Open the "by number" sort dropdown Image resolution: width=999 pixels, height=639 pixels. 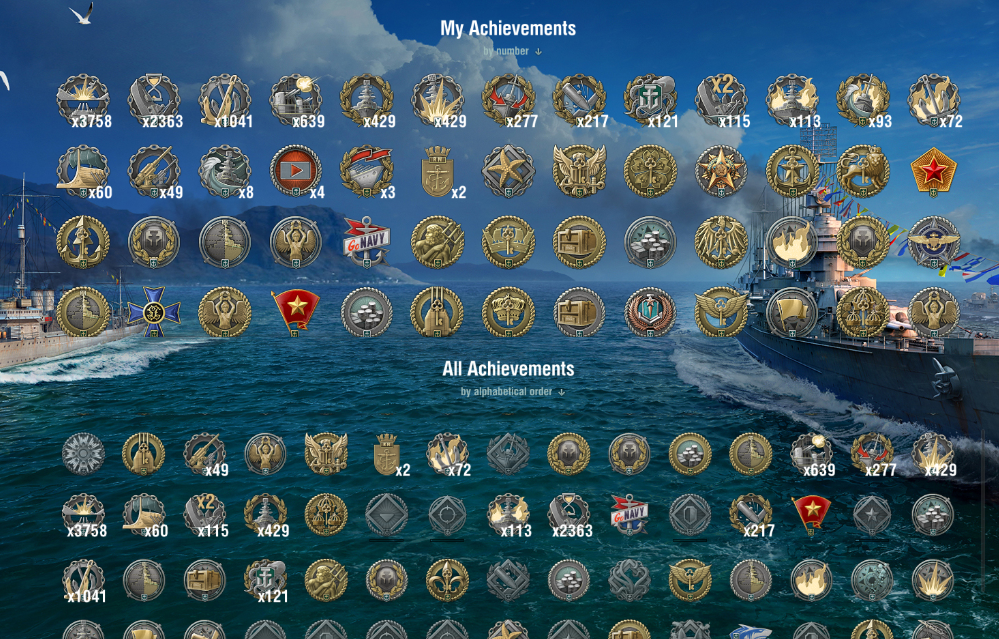(512, 51)
